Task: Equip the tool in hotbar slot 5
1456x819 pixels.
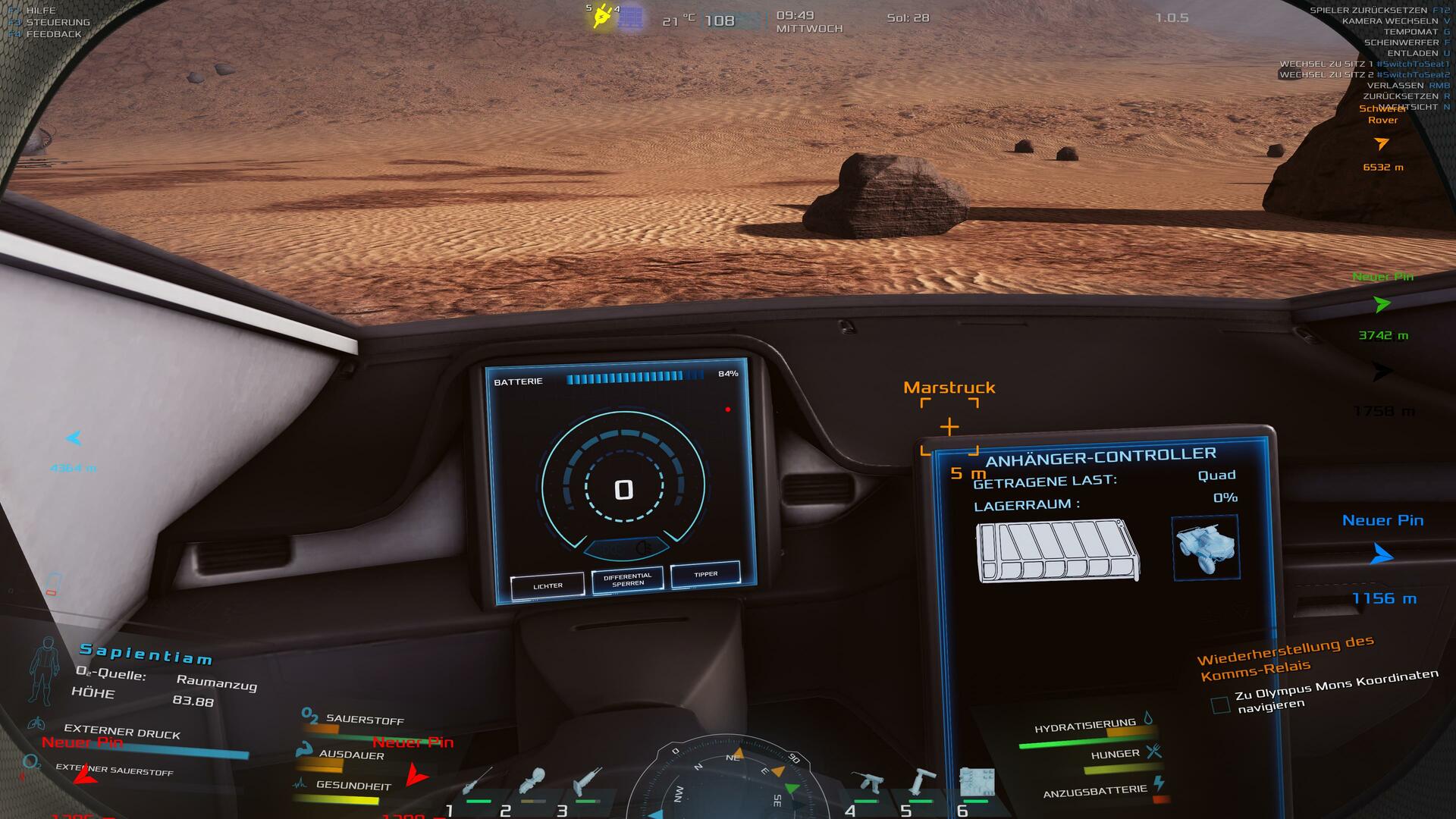Action: click(x=921, y=781)
